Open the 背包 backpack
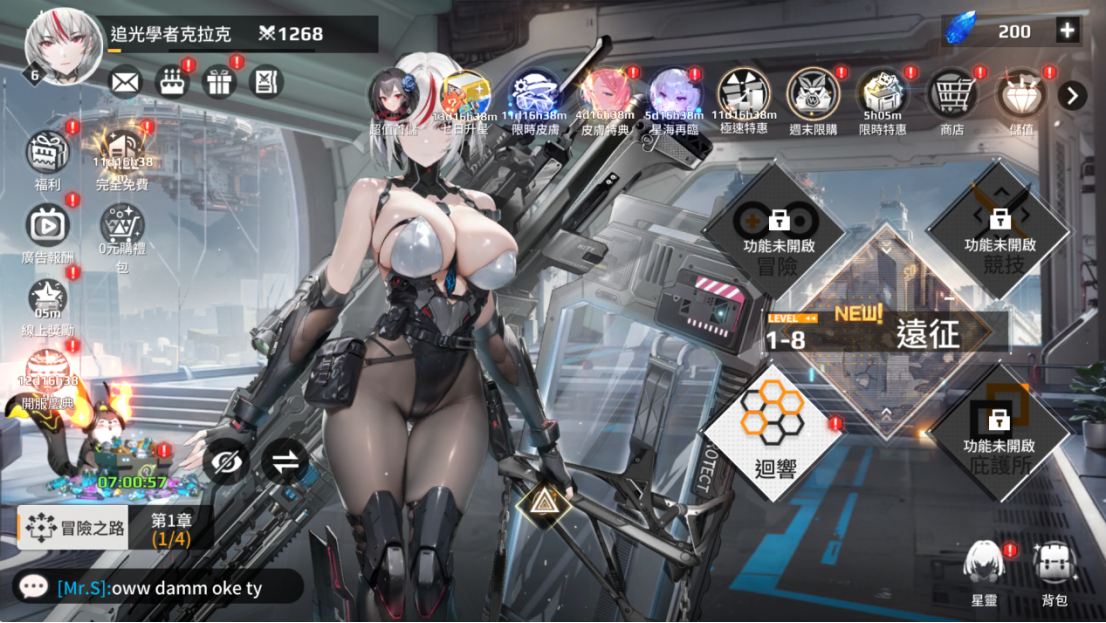The width and height of the screenshot is (1106, 623). pyautogui.click(x=1054, y=570)
